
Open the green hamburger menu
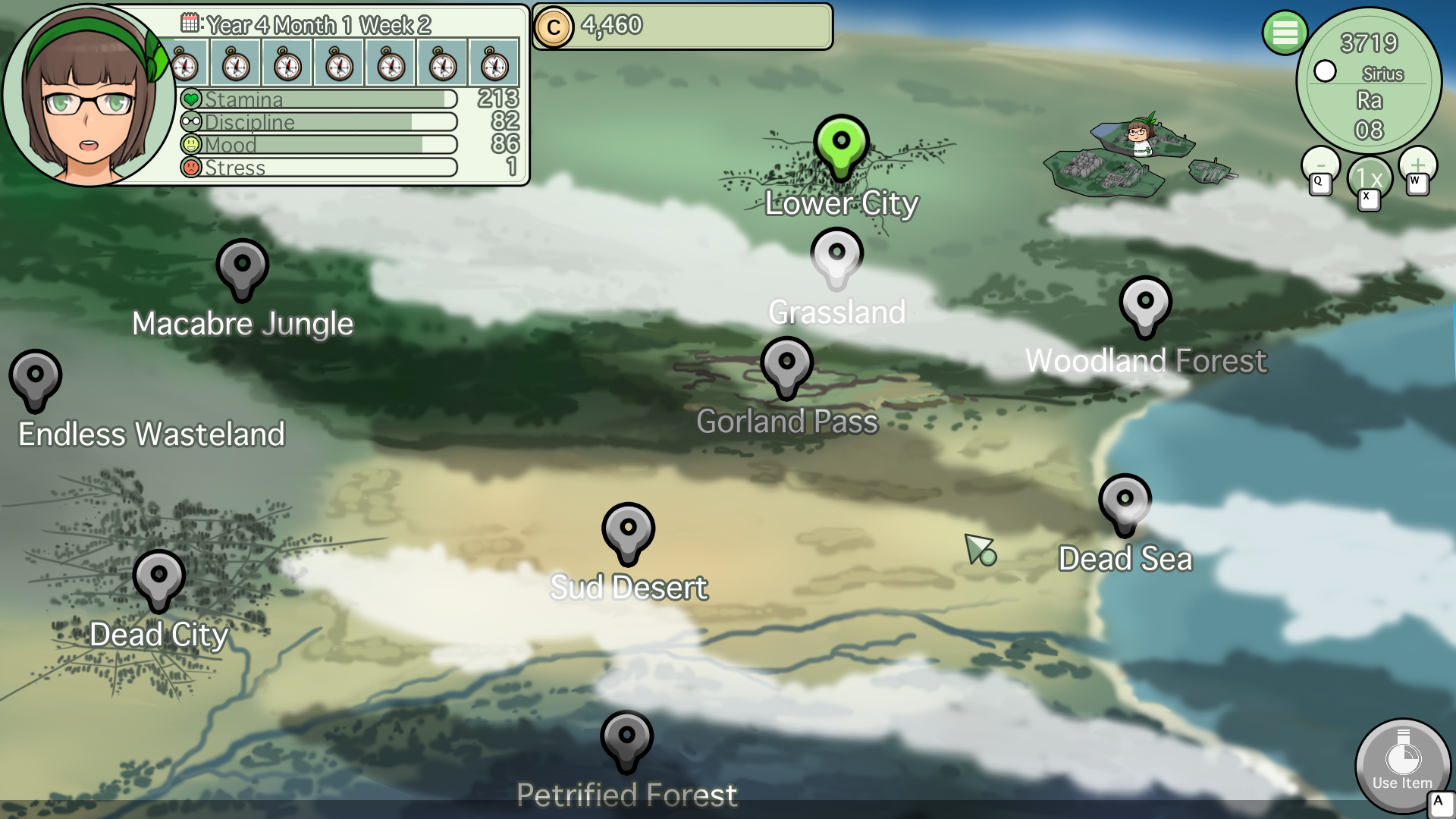1285,33
